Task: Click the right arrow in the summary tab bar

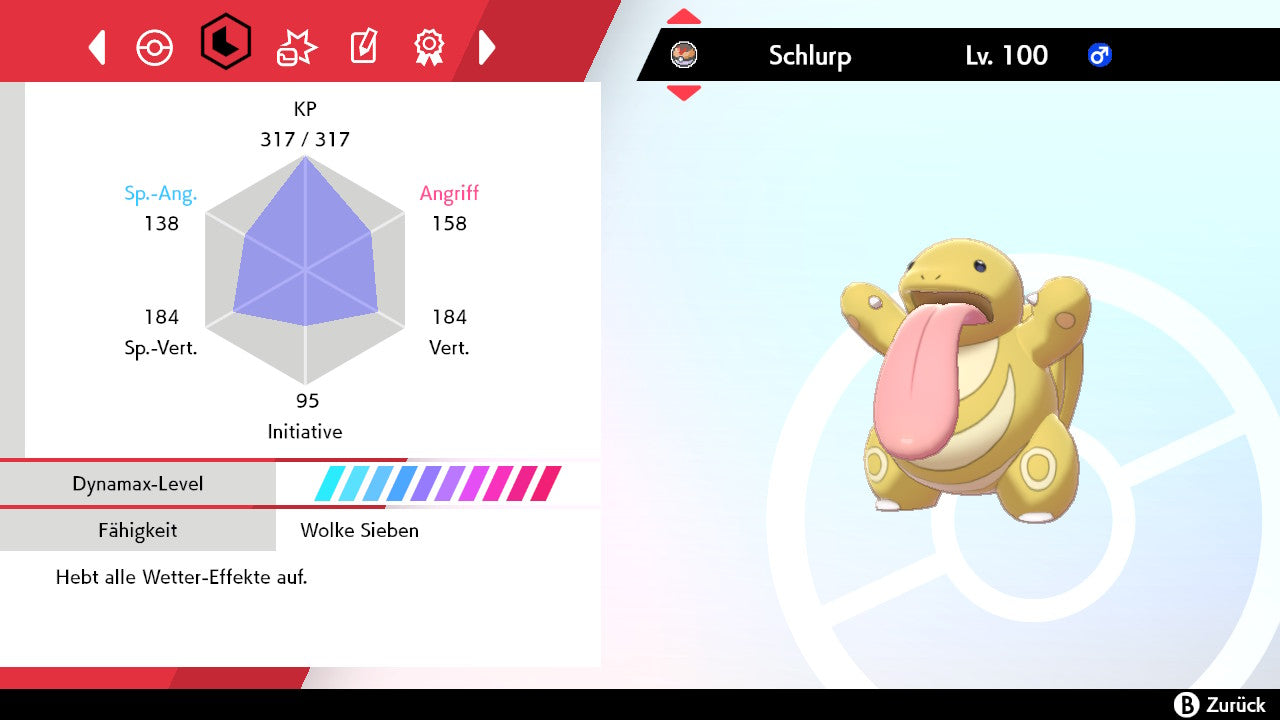Action: click(x=487, y=47)
